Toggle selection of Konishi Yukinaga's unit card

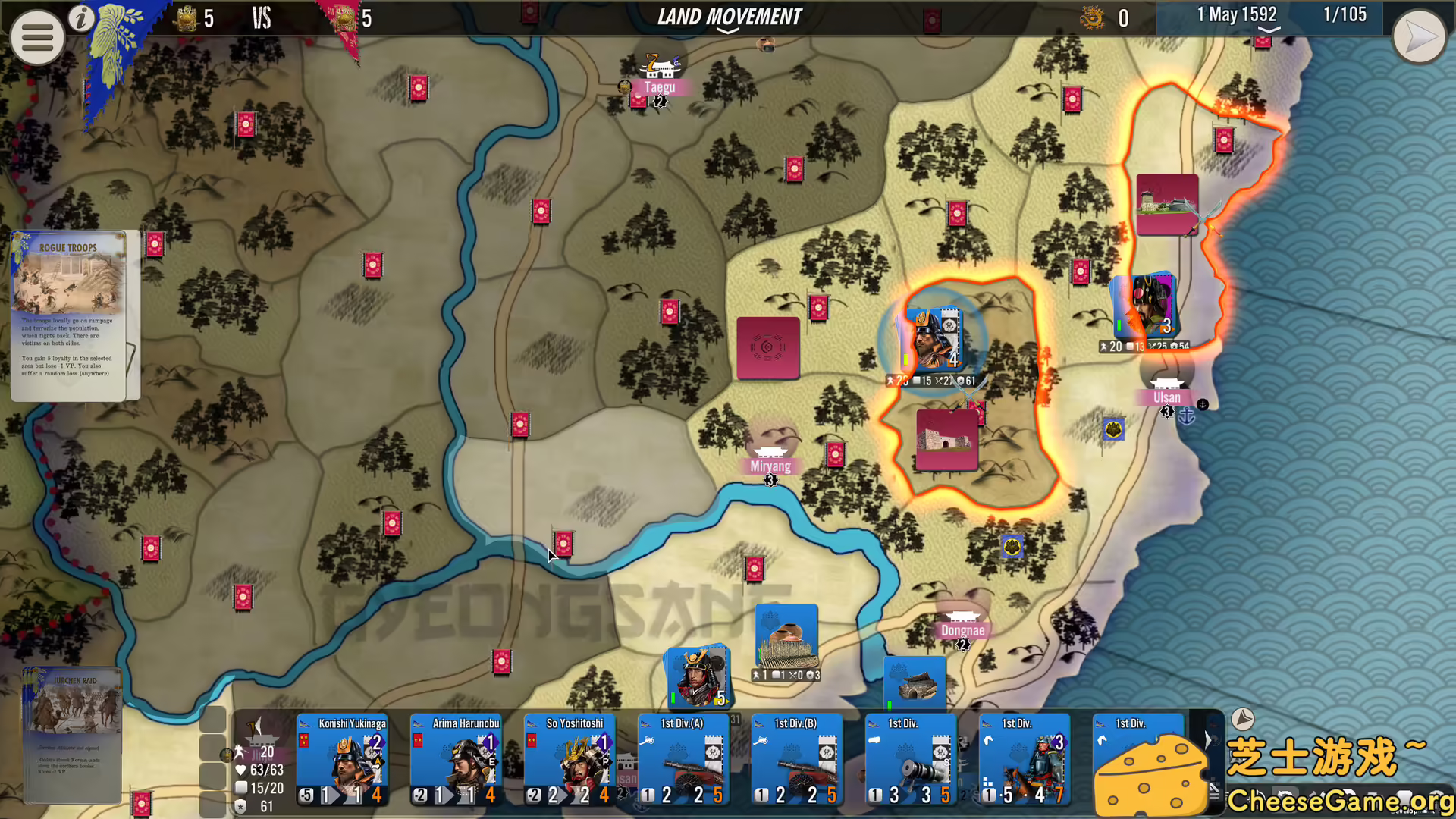(342, 761)
